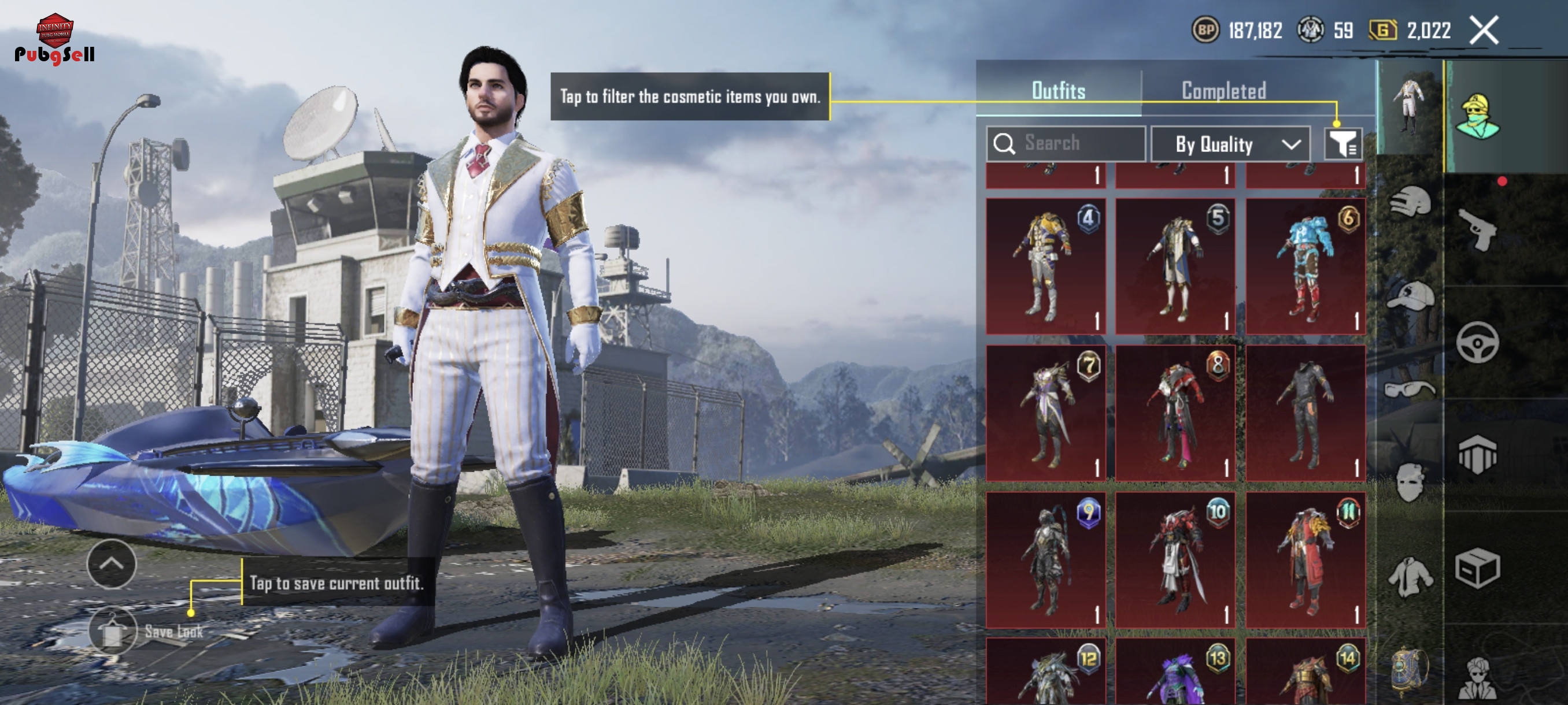Open the face mask category
The image size is (1568, 705).
[1410, 482]
